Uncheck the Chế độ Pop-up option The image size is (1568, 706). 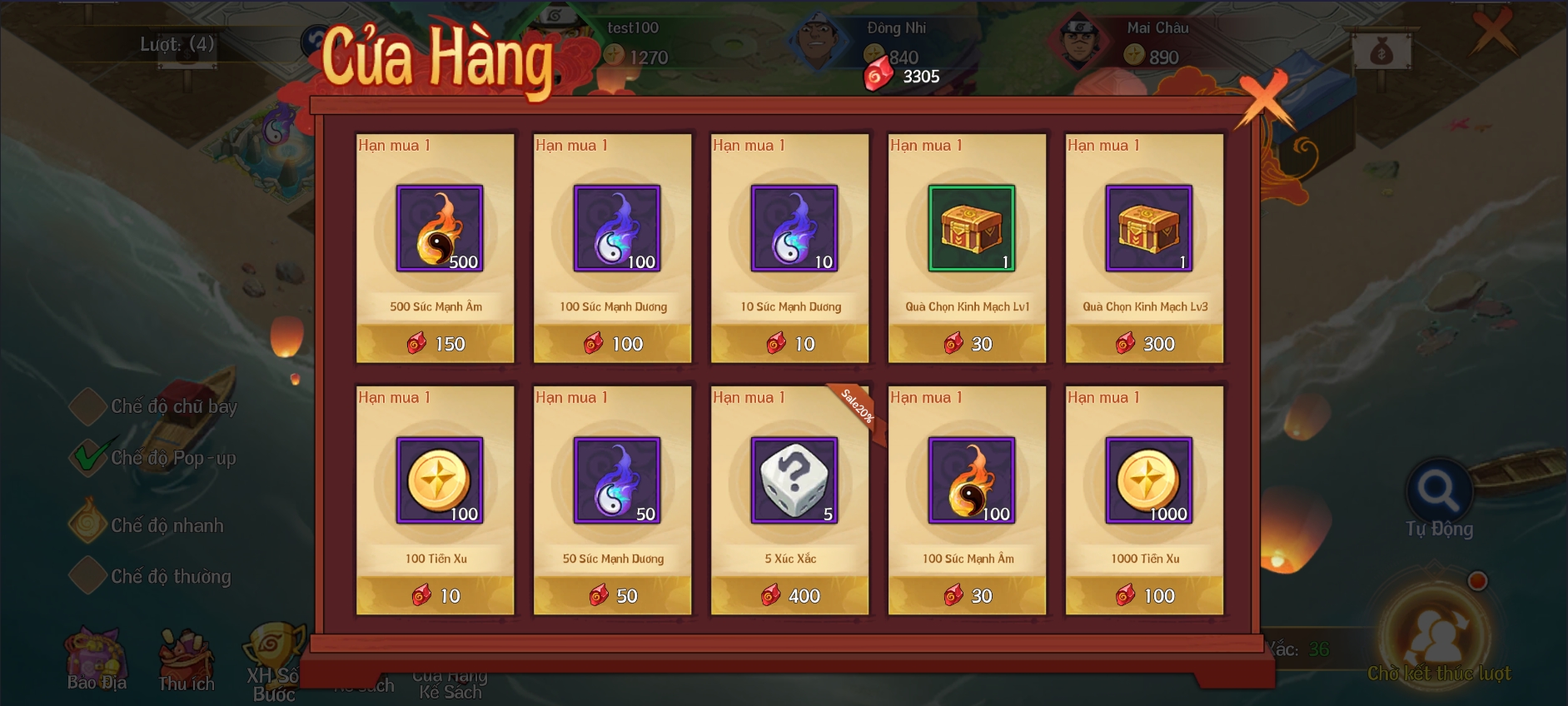click(x=88, y=457)
